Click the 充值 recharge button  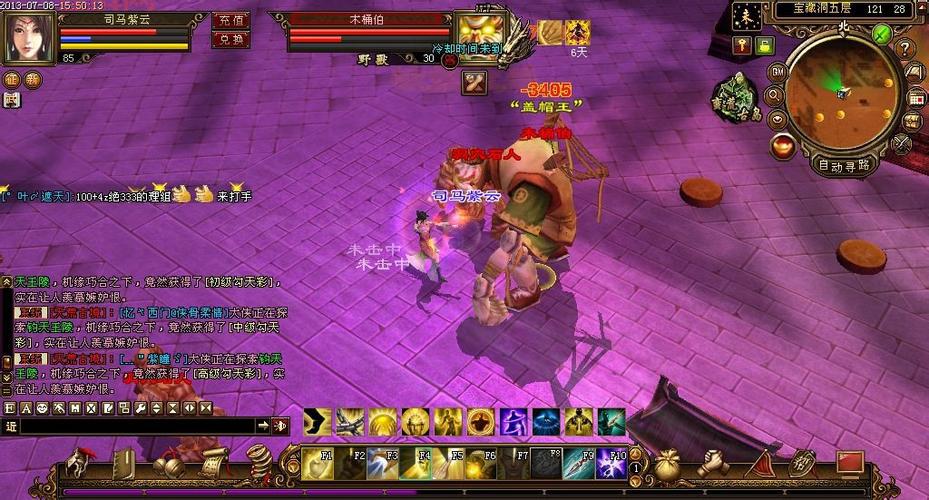pos(231,19)
